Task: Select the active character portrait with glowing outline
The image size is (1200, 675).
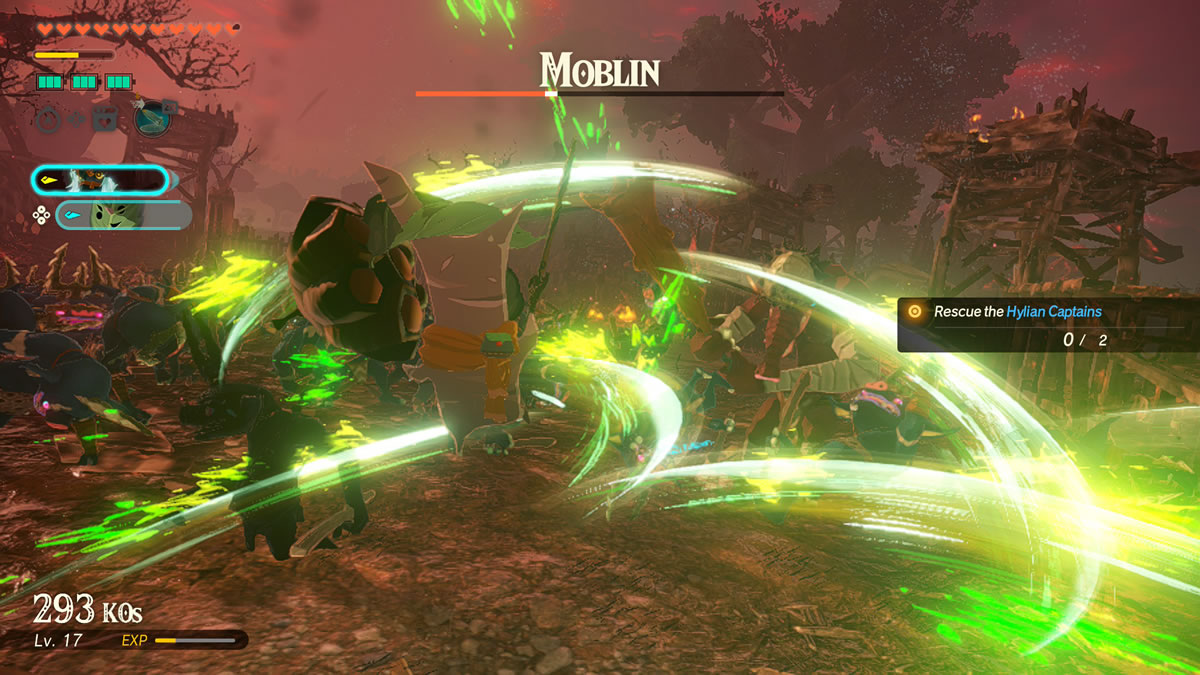Action: (x=99, y=180)
